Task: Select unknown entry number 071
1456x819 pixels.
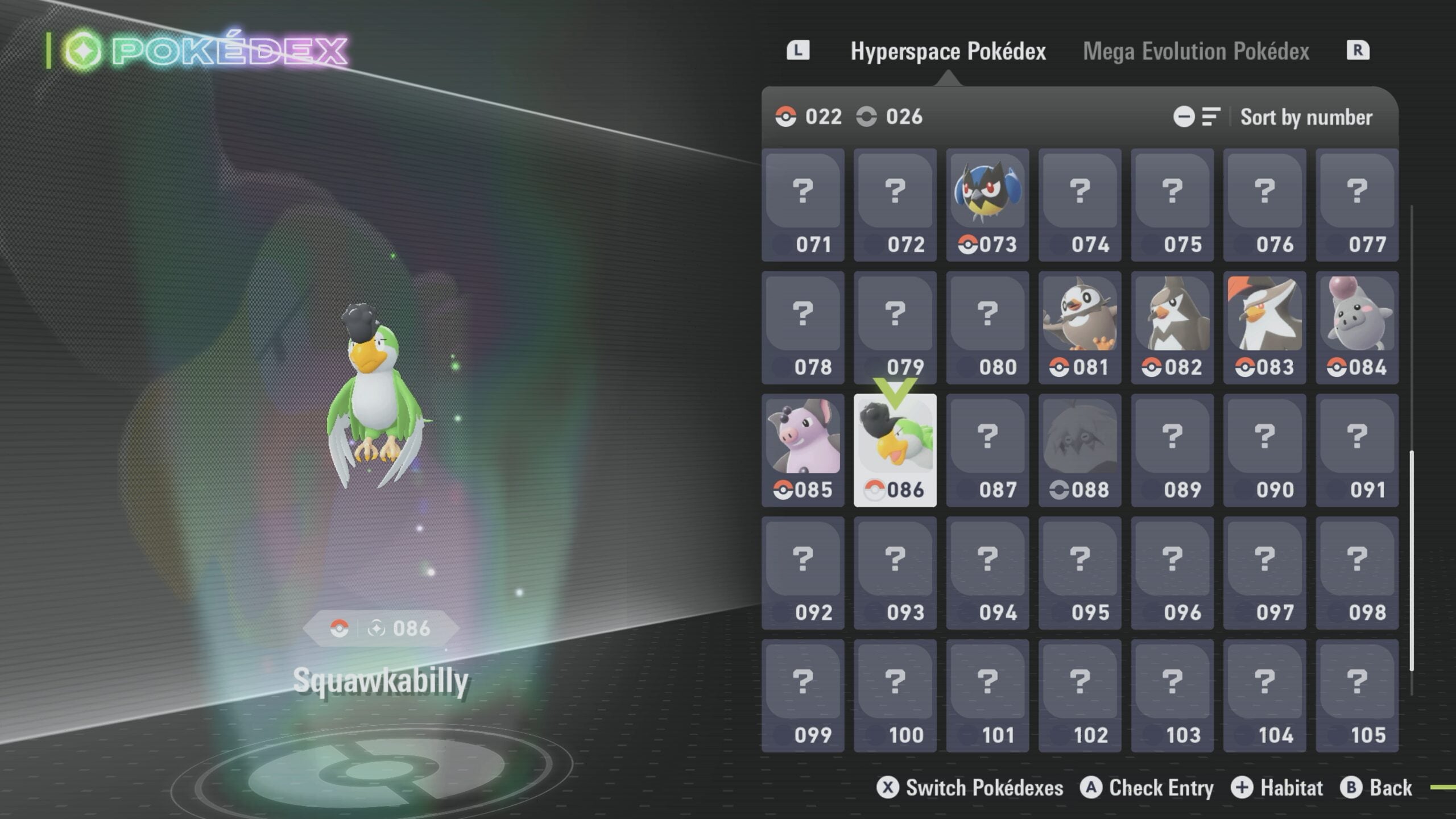Action: coord(803,205)
